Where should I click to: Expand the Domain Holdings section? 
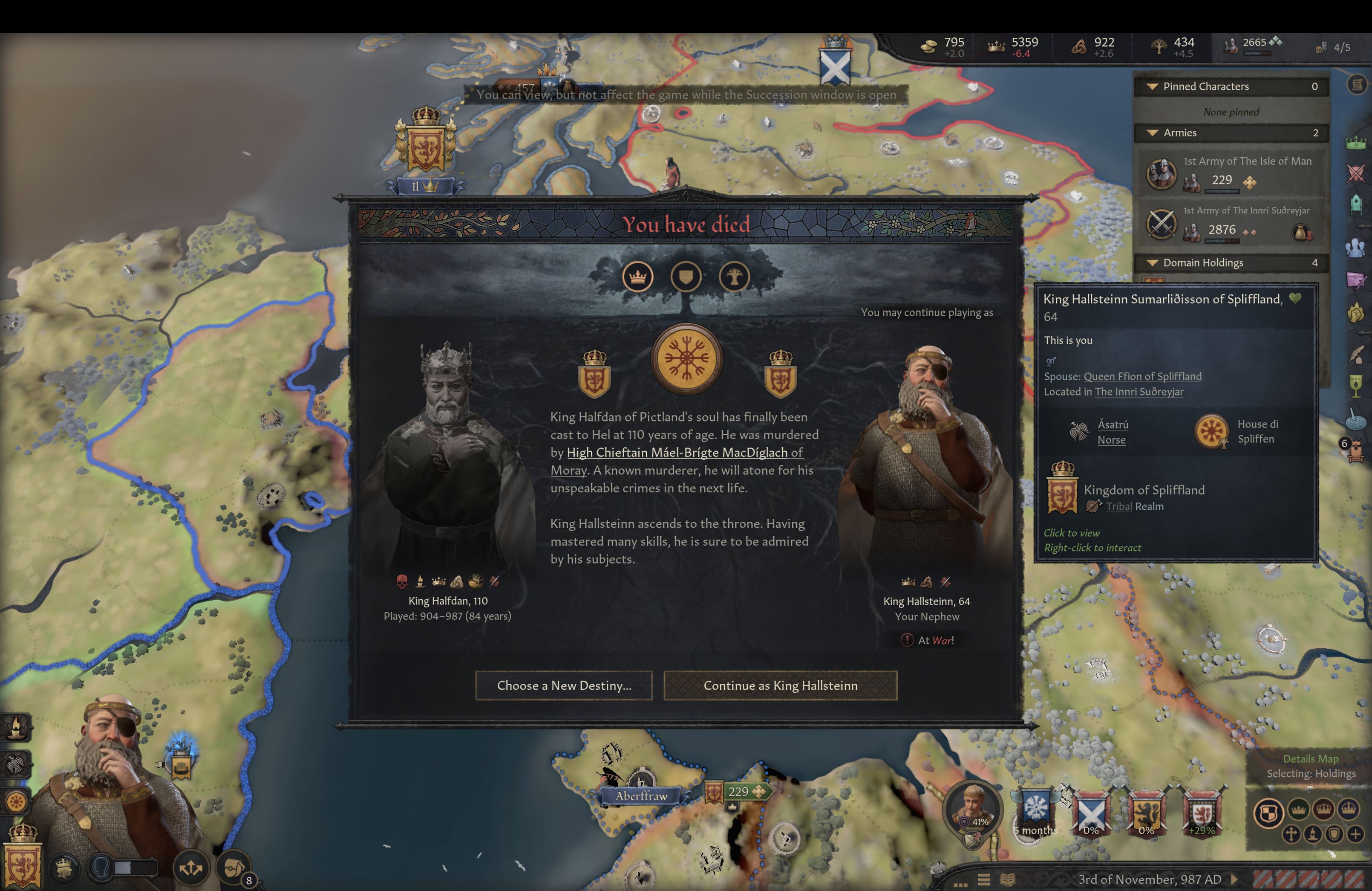[1152, 263]
